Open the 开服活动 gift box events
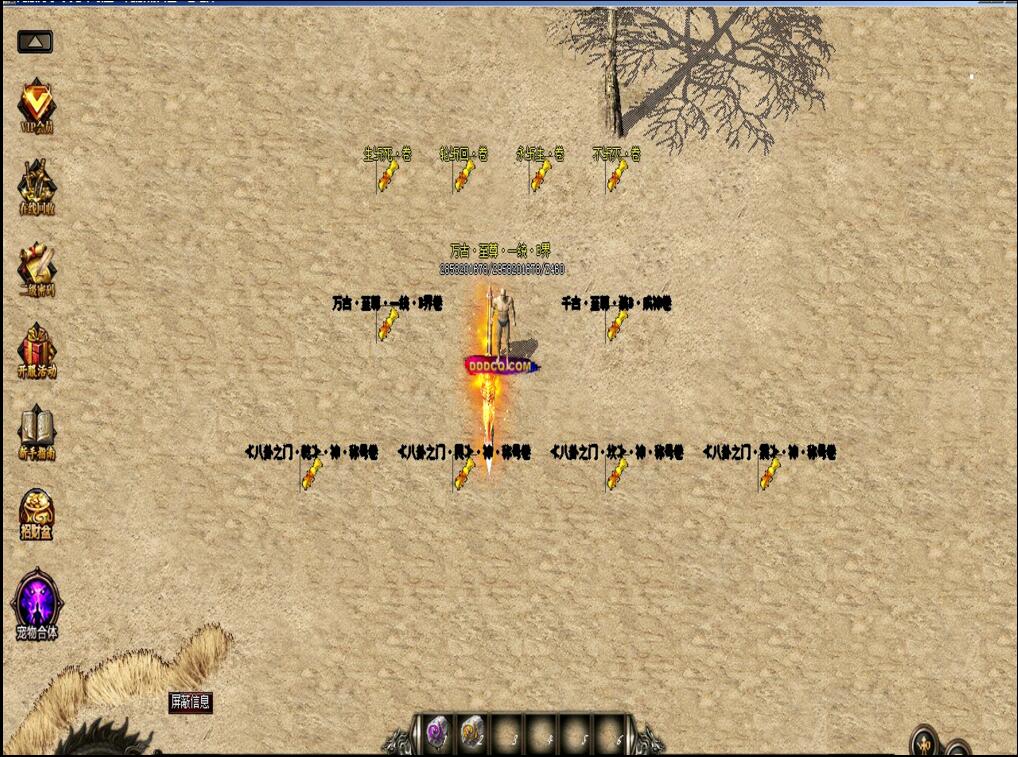 tap(37, 350)
